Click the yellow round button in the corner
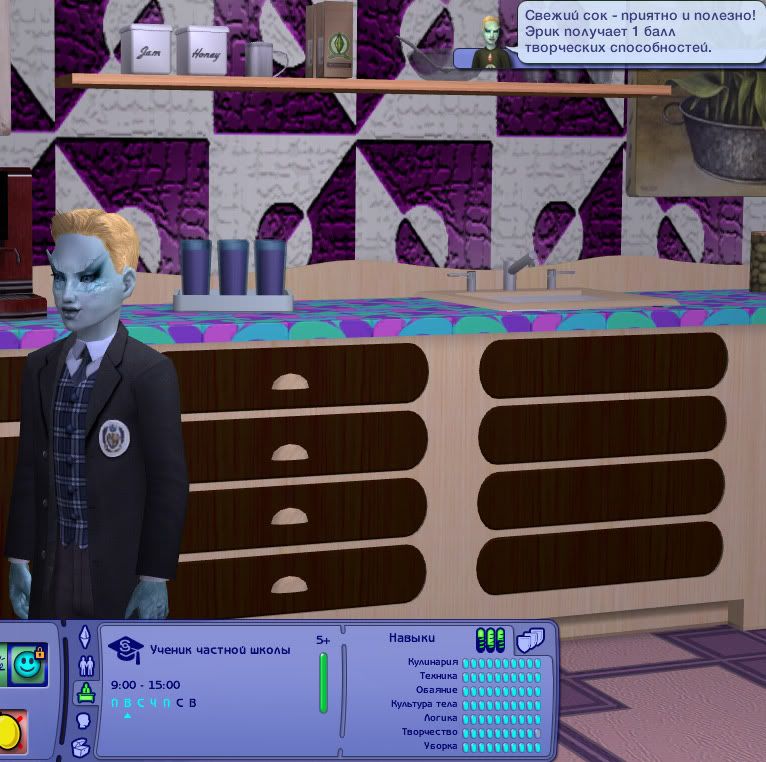 pos(10,733)
